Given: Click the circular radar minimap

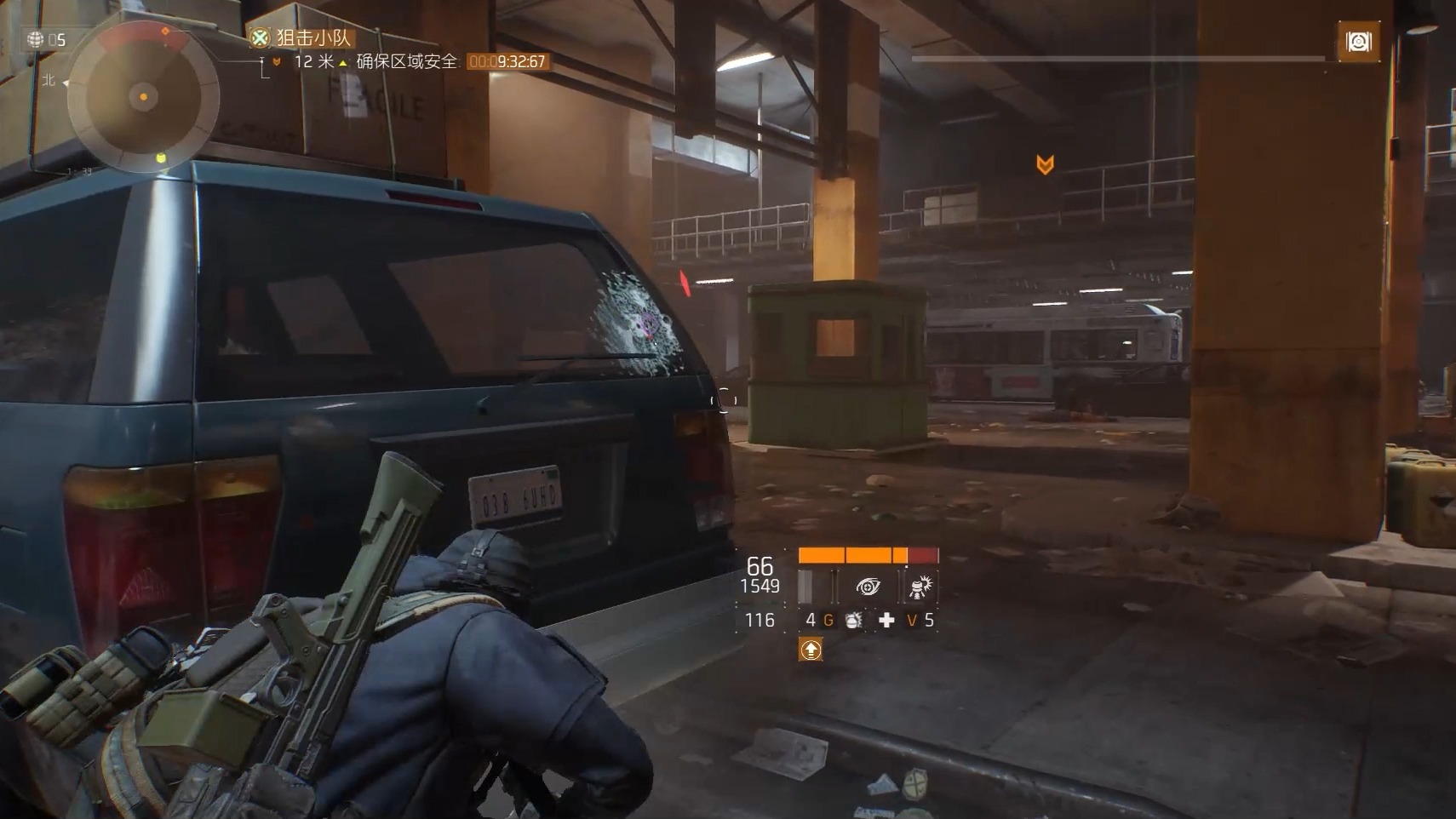Looking at the screenshot, I should pyautogui.click(x=143, y=97).
